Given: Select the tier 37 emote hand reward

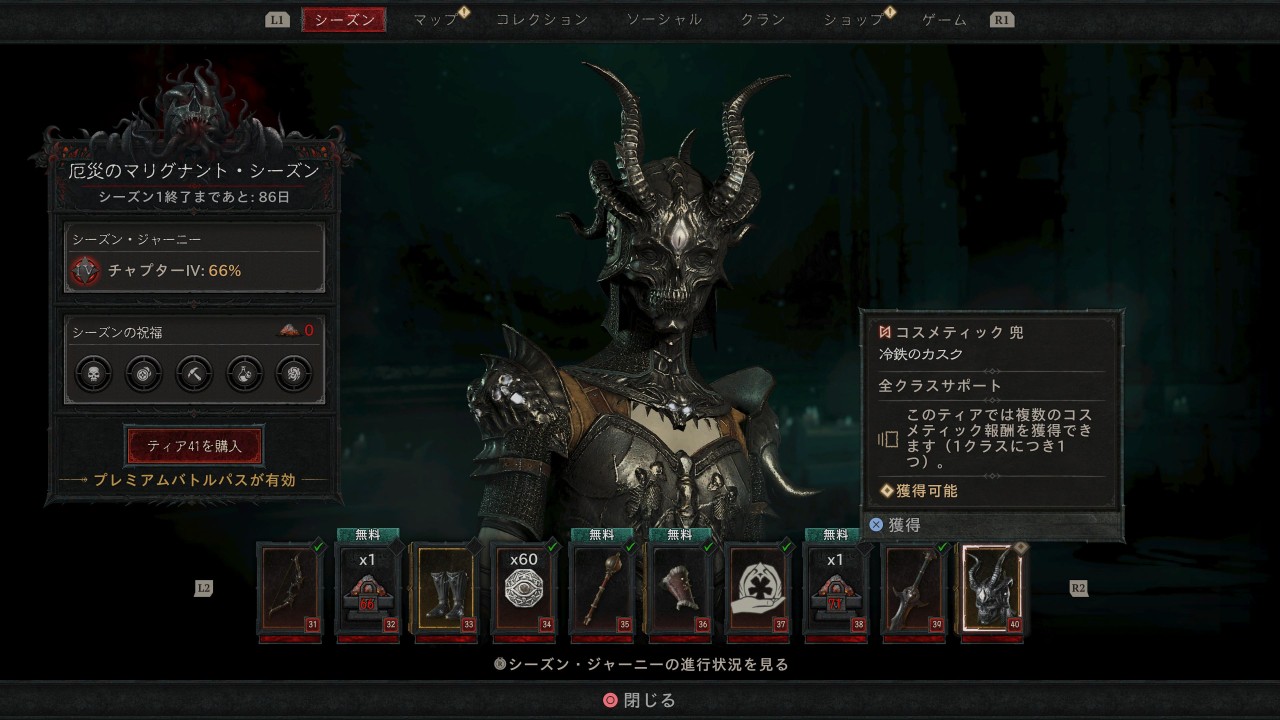Looking at the screenshot, I should (758, 590).
